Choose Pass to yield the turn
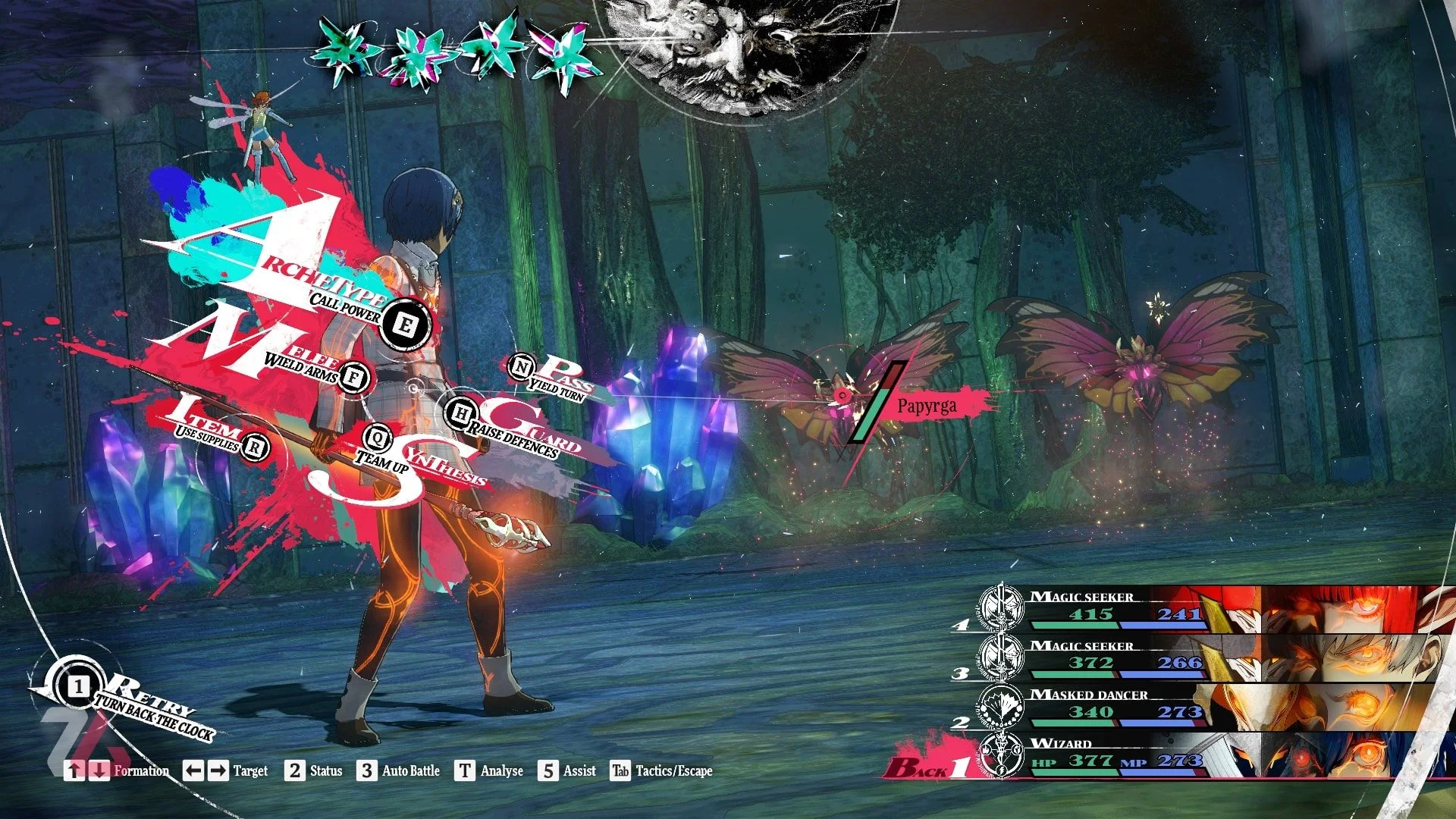Screen dimensions: 1456x819 click(521, 367)
